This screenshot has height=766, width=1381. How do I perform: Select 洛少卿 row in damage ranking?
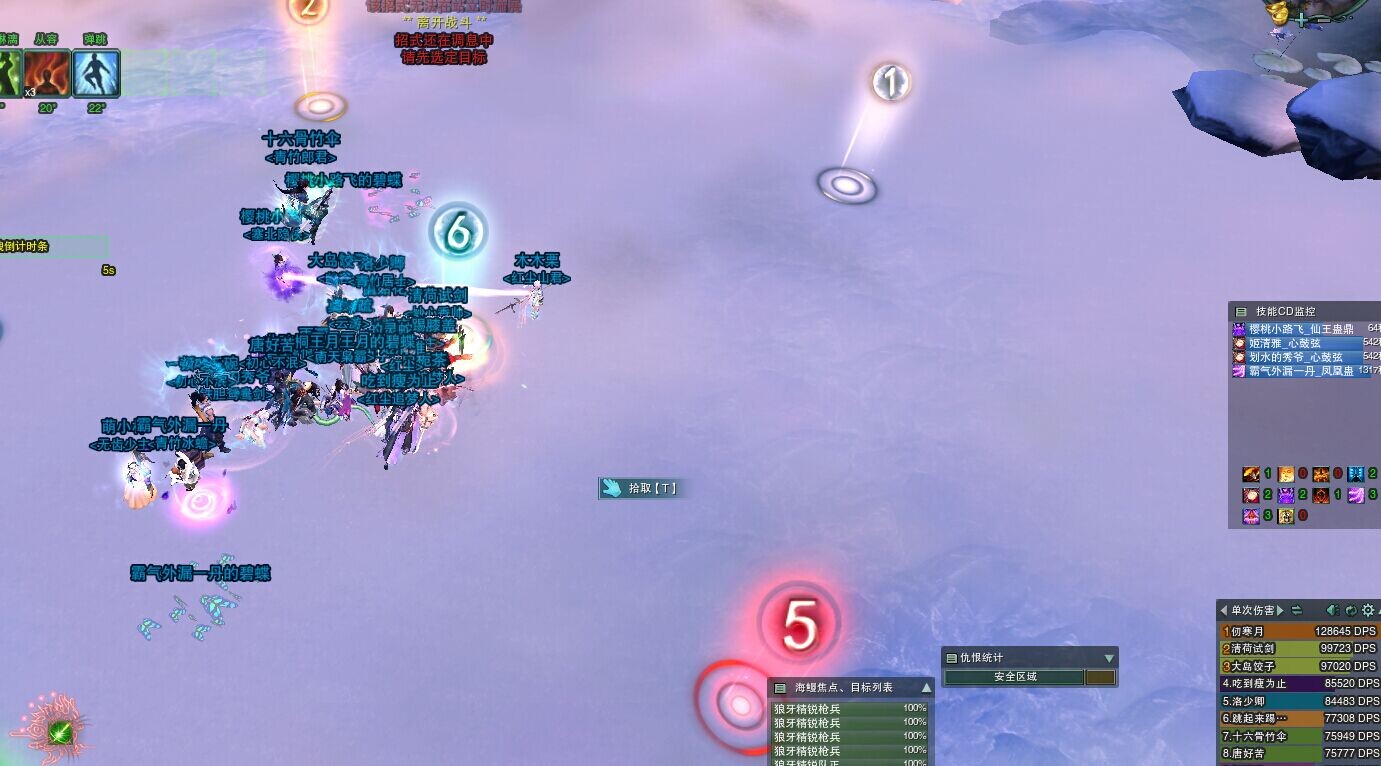pos(1299,701)
